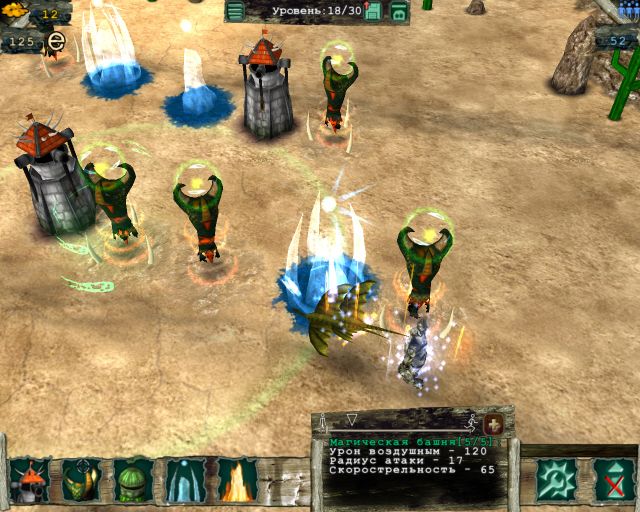
Task: Pick the ice crystal tower build icon
Action: tap(186, 481)
